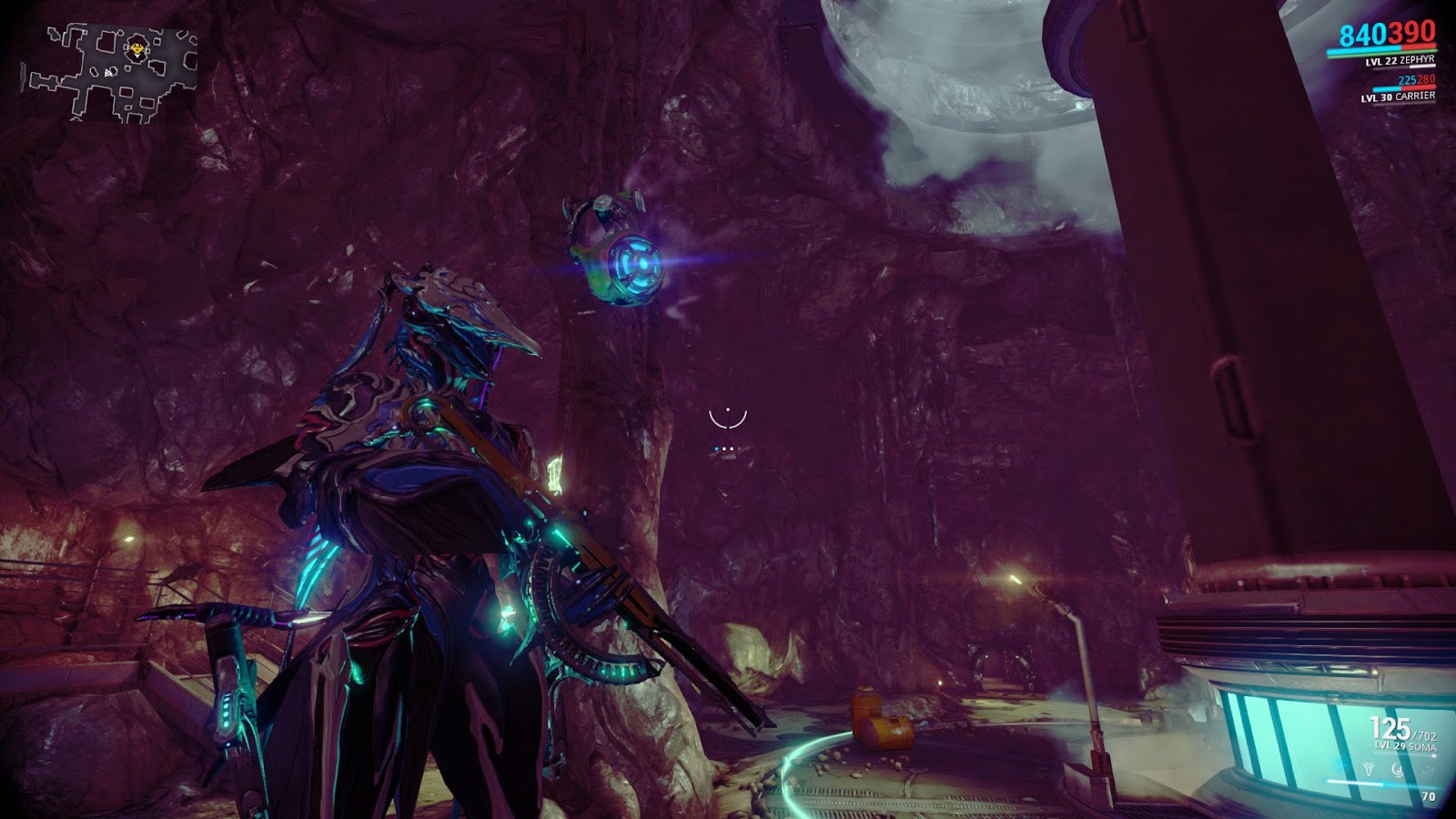Select the yellow objective marker on minimap

point(136,48)
